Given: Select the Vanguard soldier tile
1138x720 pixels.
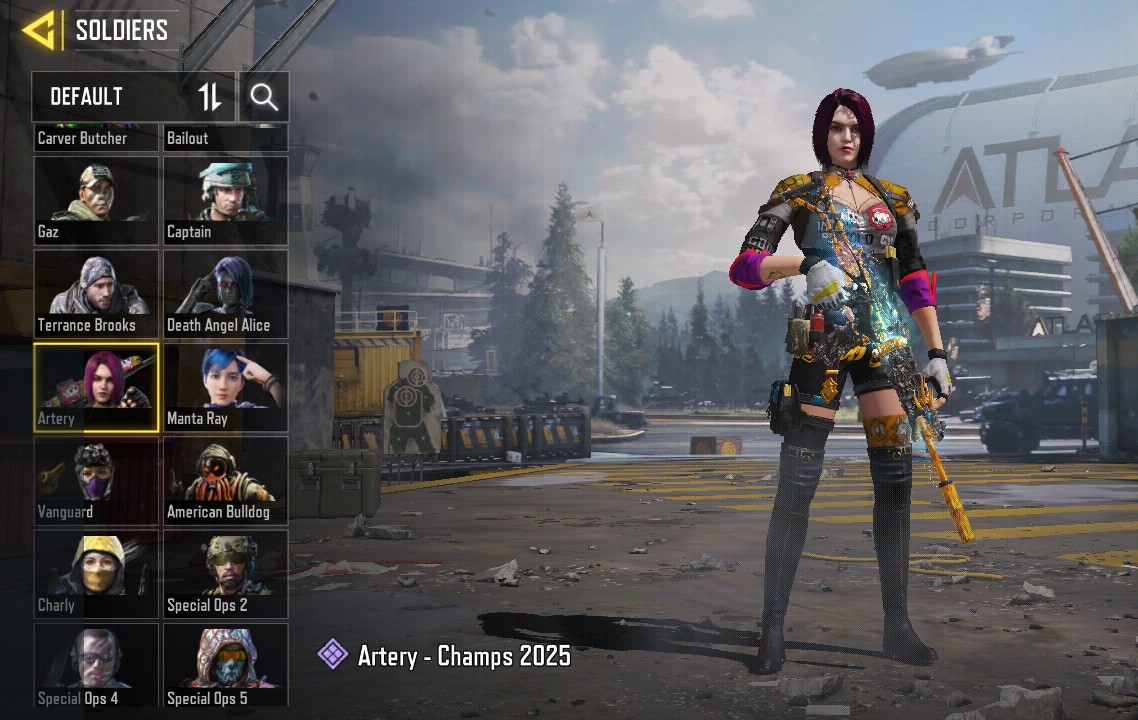Looking at the screenshot, I should point(96,480).
